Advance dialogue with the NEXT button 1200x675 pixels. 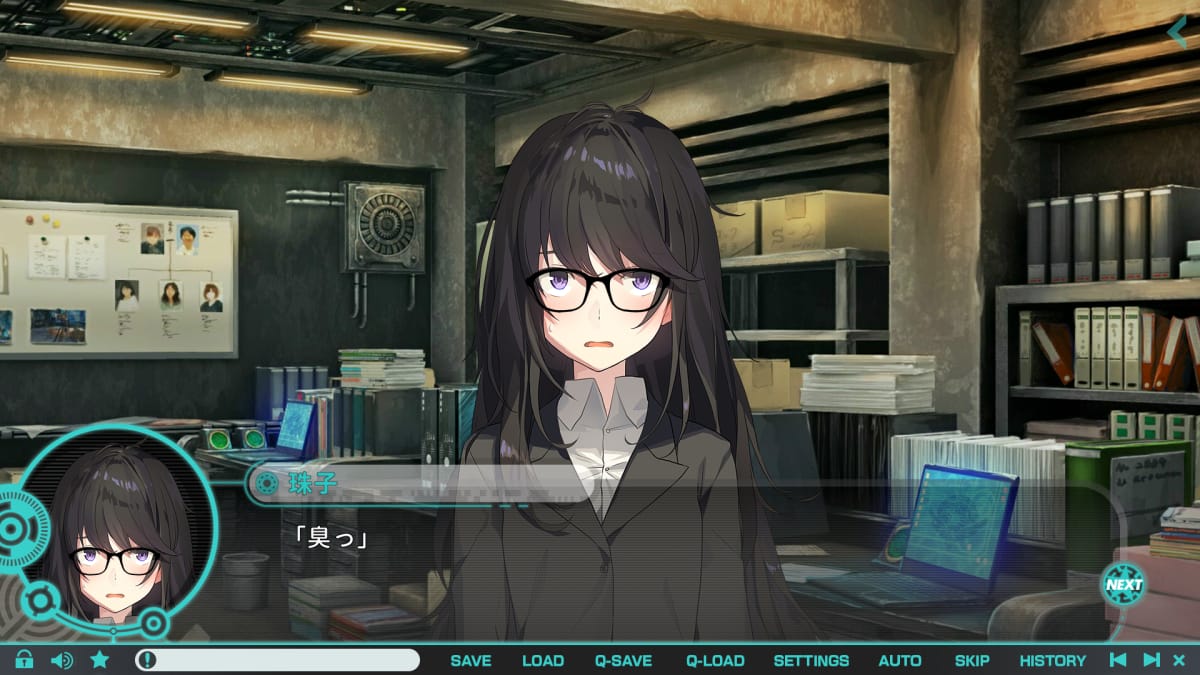pos(1123,585)
